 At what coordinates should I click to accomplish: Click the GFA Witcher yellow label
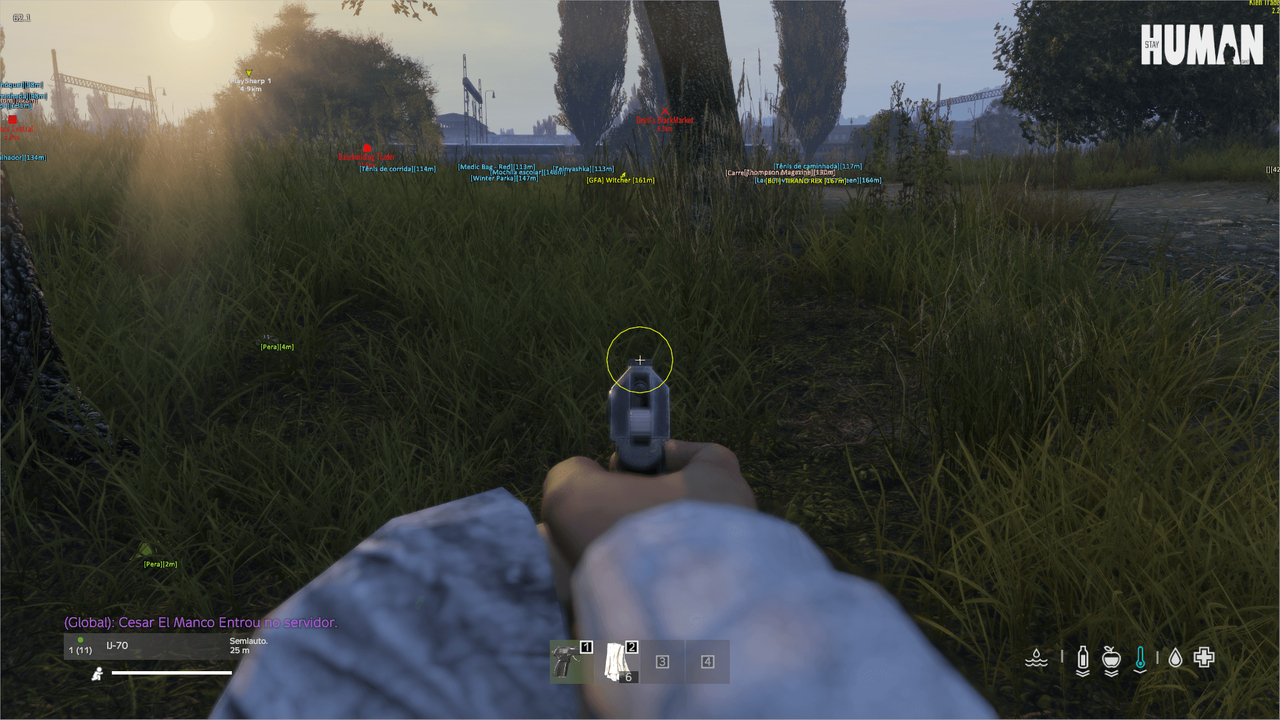[620, 180]
